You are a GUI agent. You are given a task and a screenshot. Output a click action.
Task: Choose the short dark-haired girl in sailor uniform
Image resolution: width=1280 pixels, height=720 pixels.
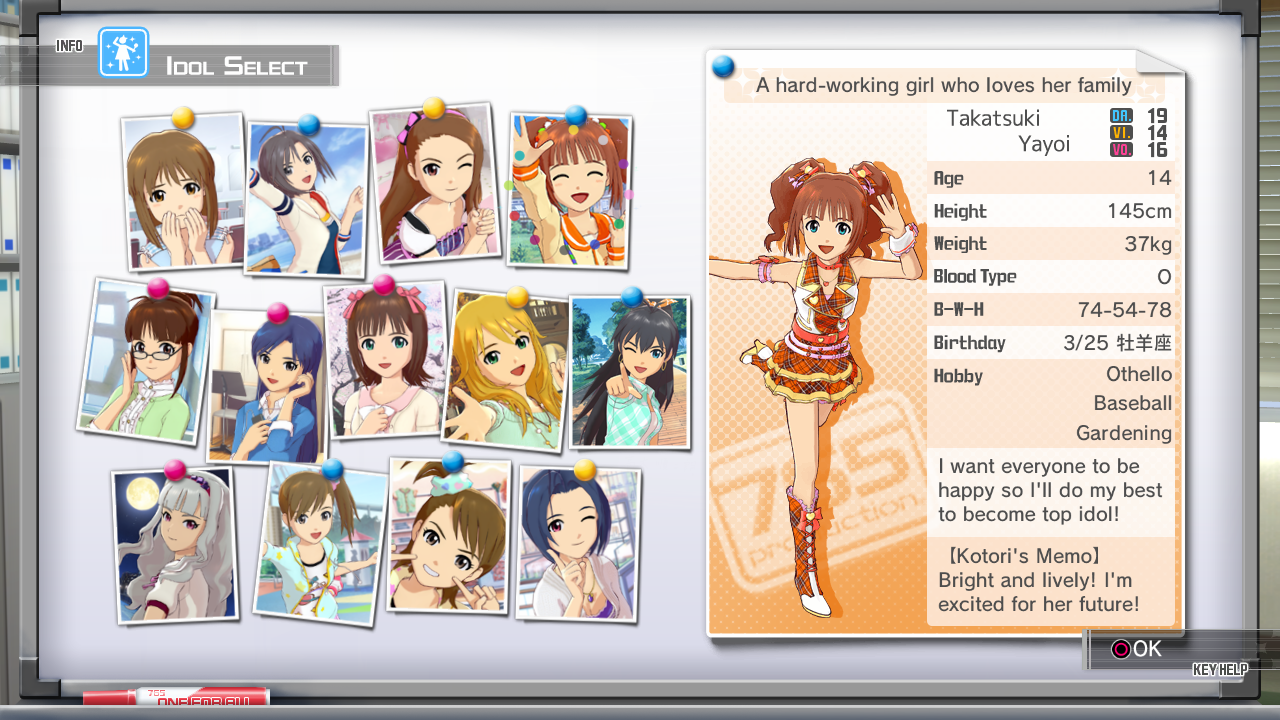point(306,200)
